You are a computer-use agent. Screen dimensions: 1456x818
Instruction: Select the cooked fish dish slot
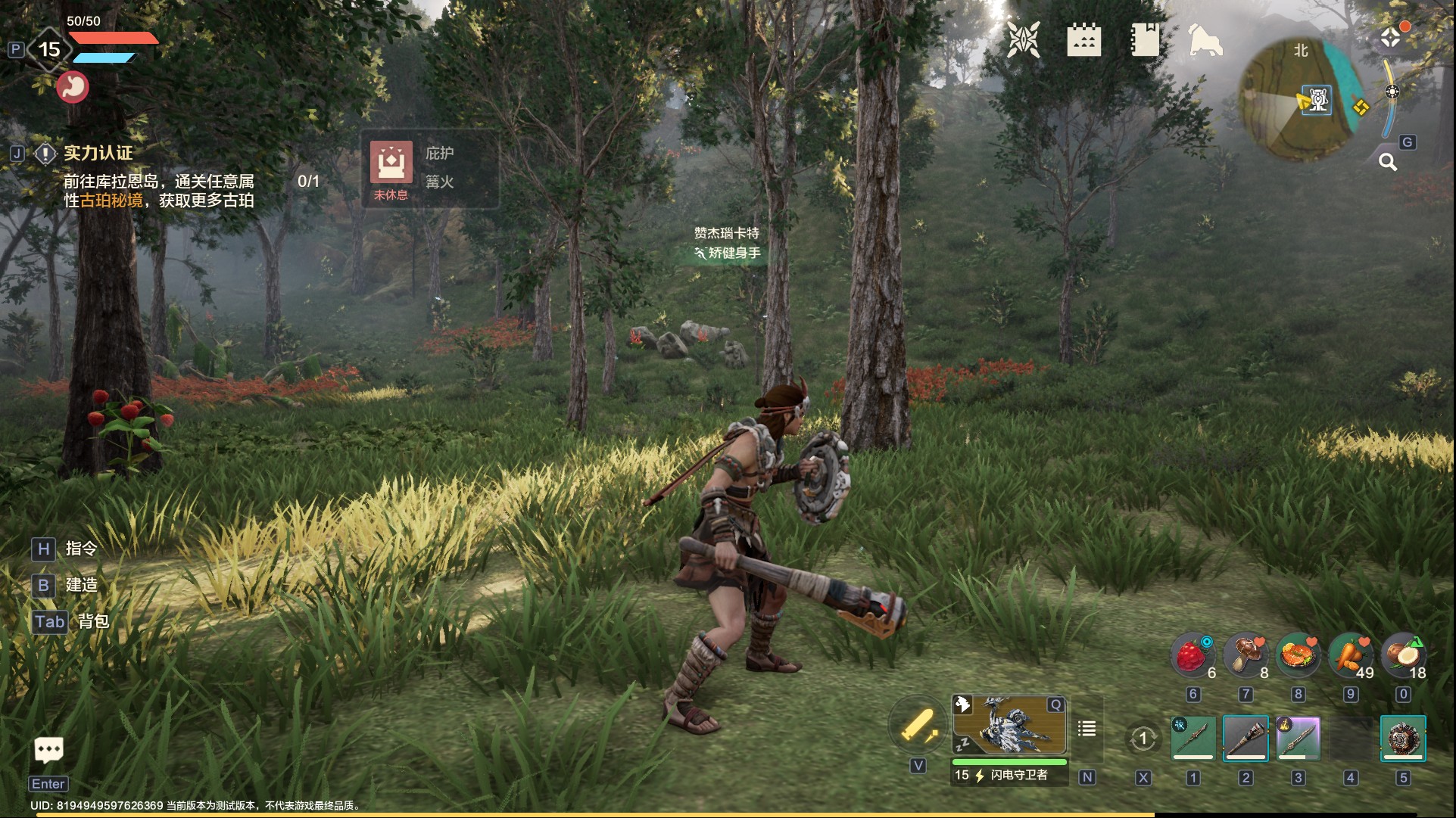[x=1298, y=655]
